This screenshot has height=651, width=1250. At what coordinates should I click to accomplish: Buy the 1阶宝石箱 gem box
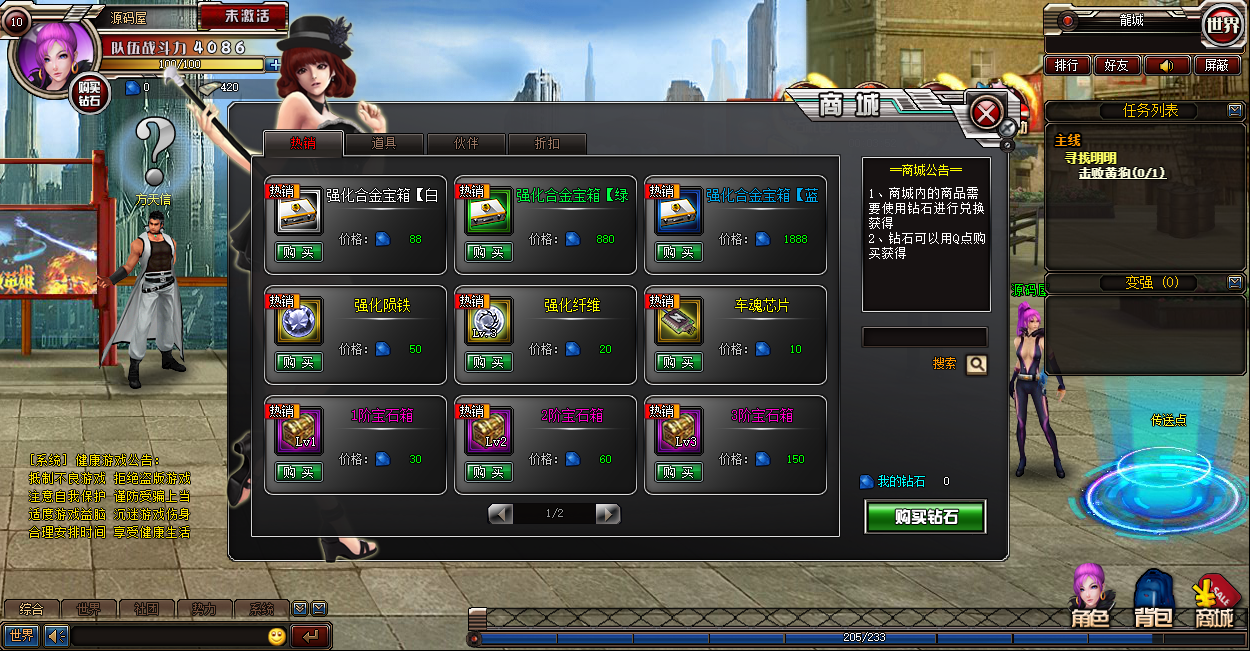coord(298,472)
